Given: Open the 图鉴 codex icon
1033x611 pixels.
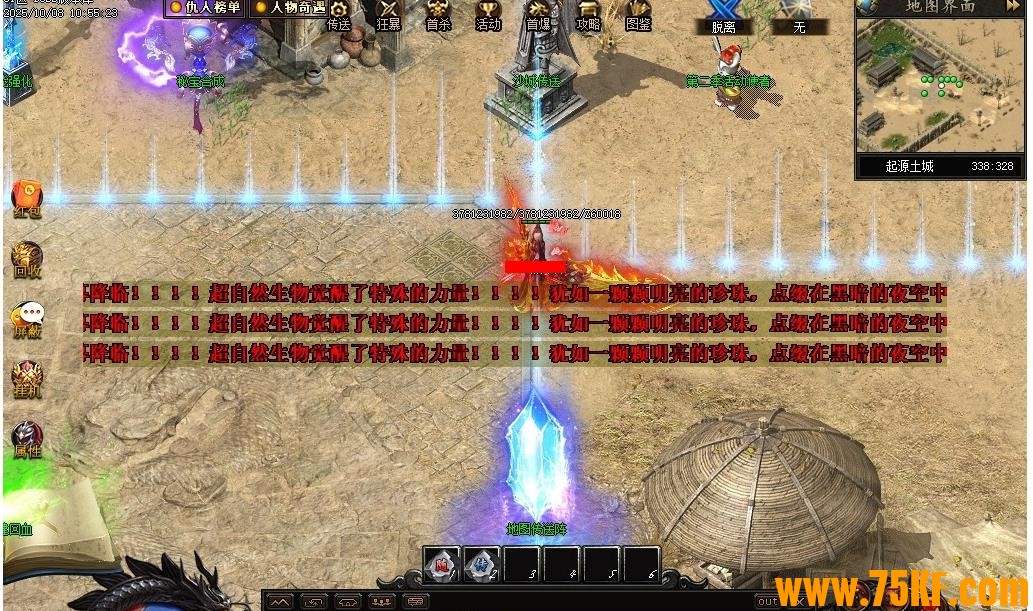Looking at the screenshot, I should 638,14.
